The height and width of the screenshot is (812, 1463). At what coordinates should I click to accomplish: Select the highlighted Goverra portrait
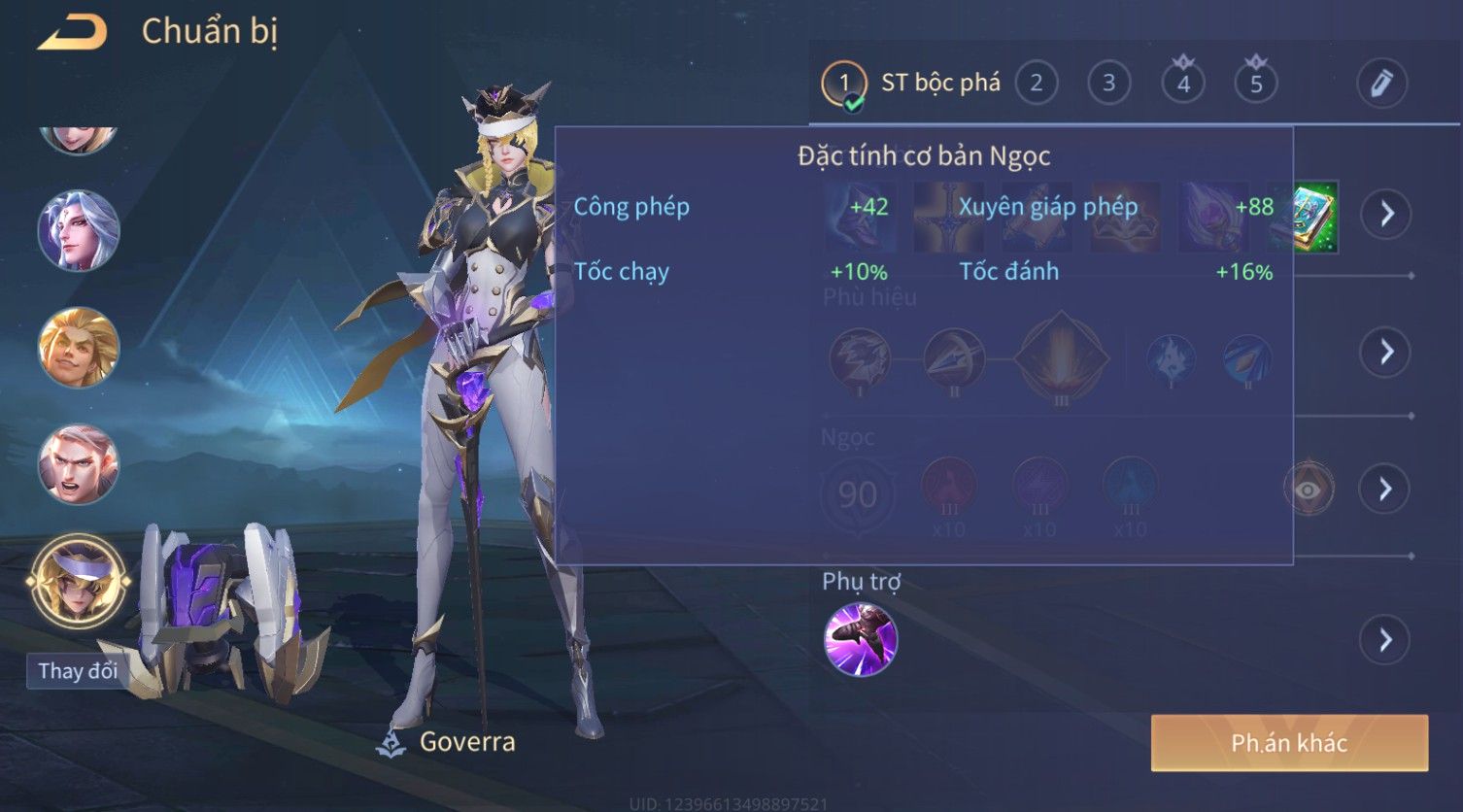click(x=78, y=581)
